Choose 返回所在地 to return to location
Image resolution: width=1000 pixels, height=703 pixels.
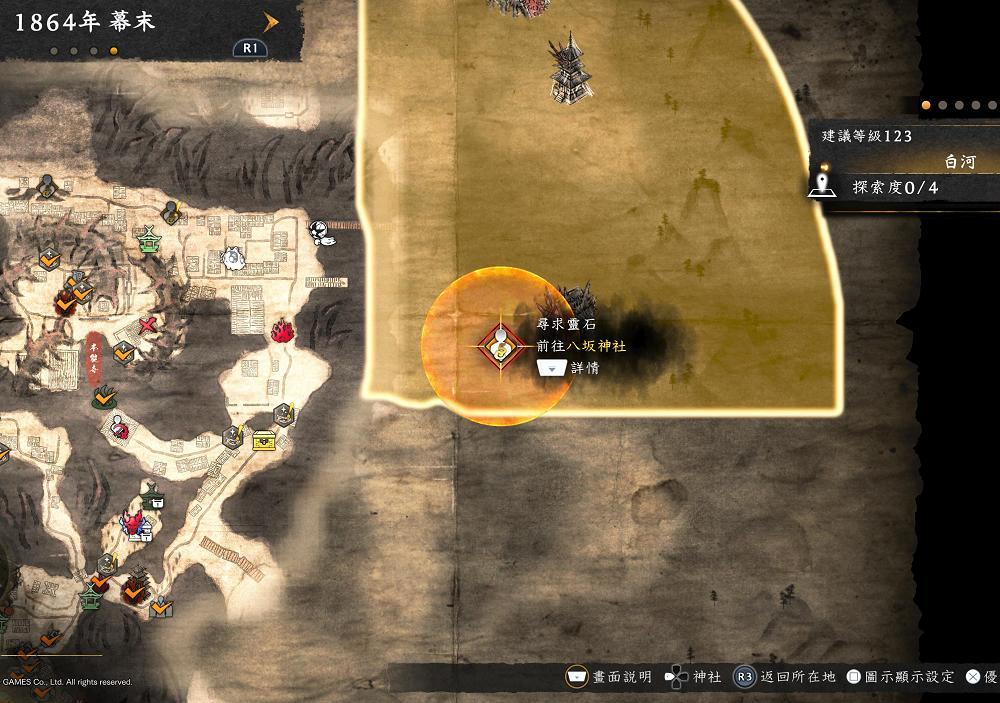pos(784,677)
